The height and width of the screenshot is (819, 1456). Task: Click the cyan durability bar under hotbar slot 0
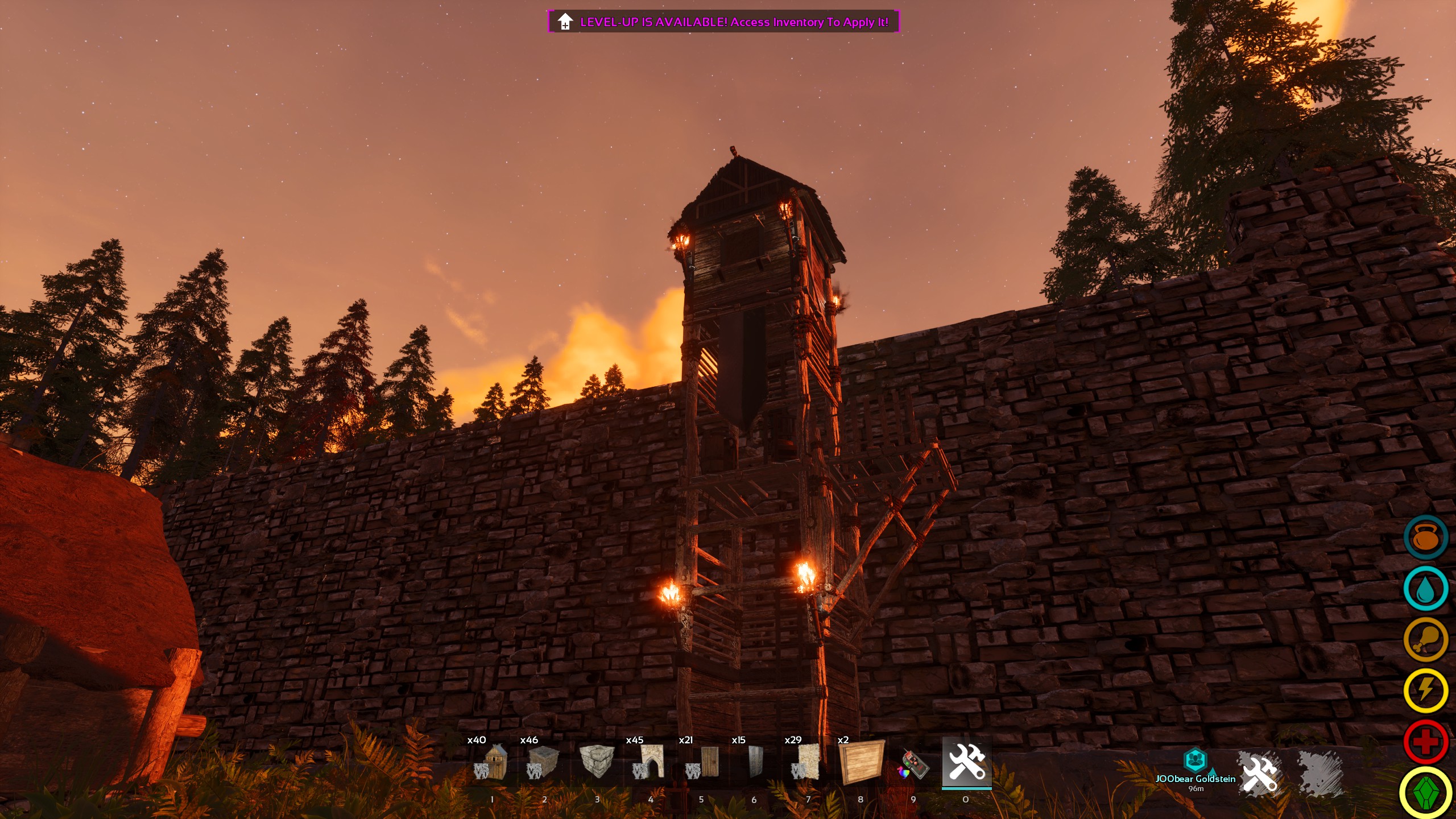[x=967, y=787]
